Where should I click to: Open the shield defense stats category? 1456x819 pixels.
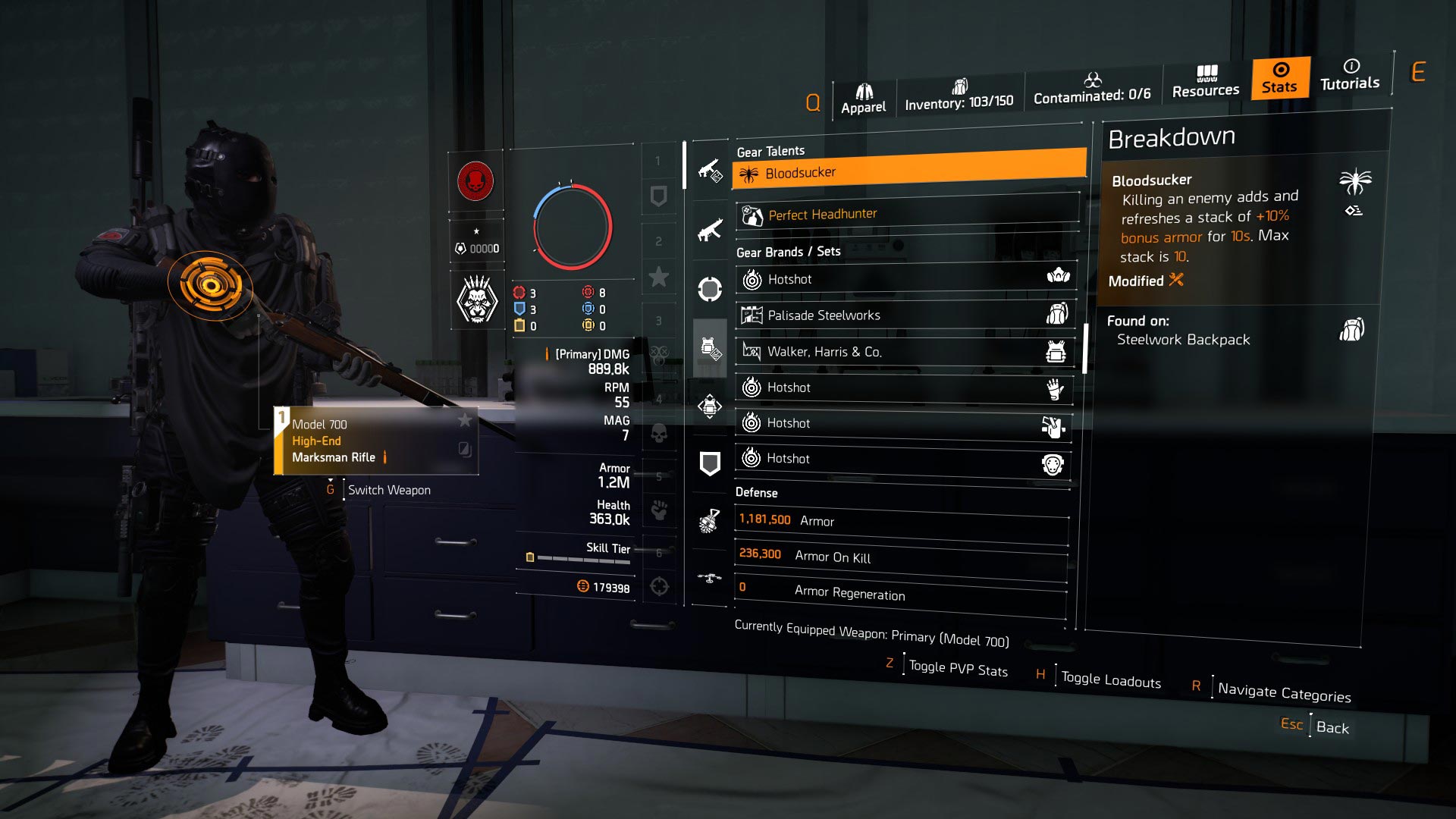pyautogui.click(x=710, y=463)
